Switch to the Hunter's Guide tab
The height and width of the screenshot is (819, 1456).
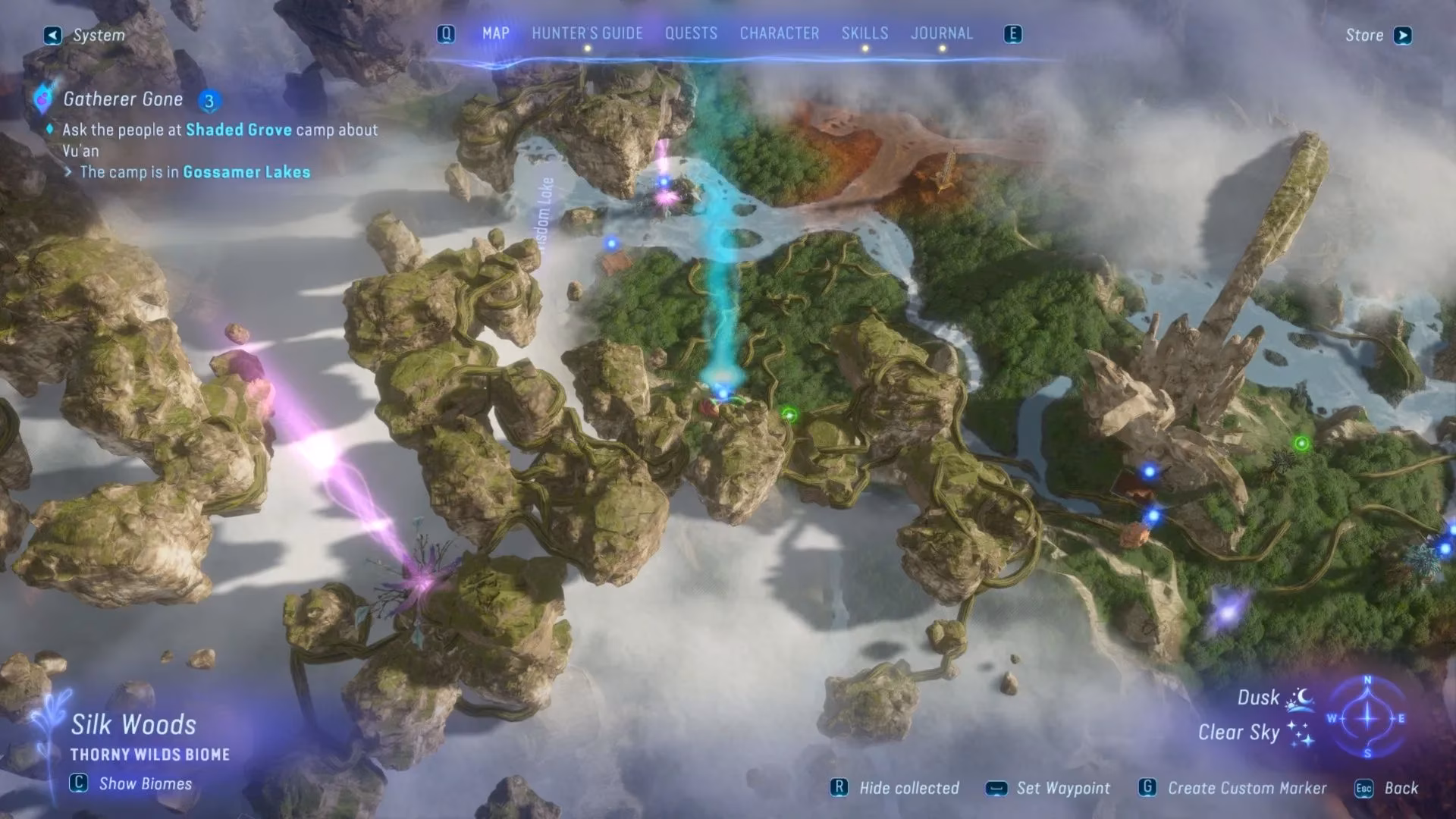587,33
